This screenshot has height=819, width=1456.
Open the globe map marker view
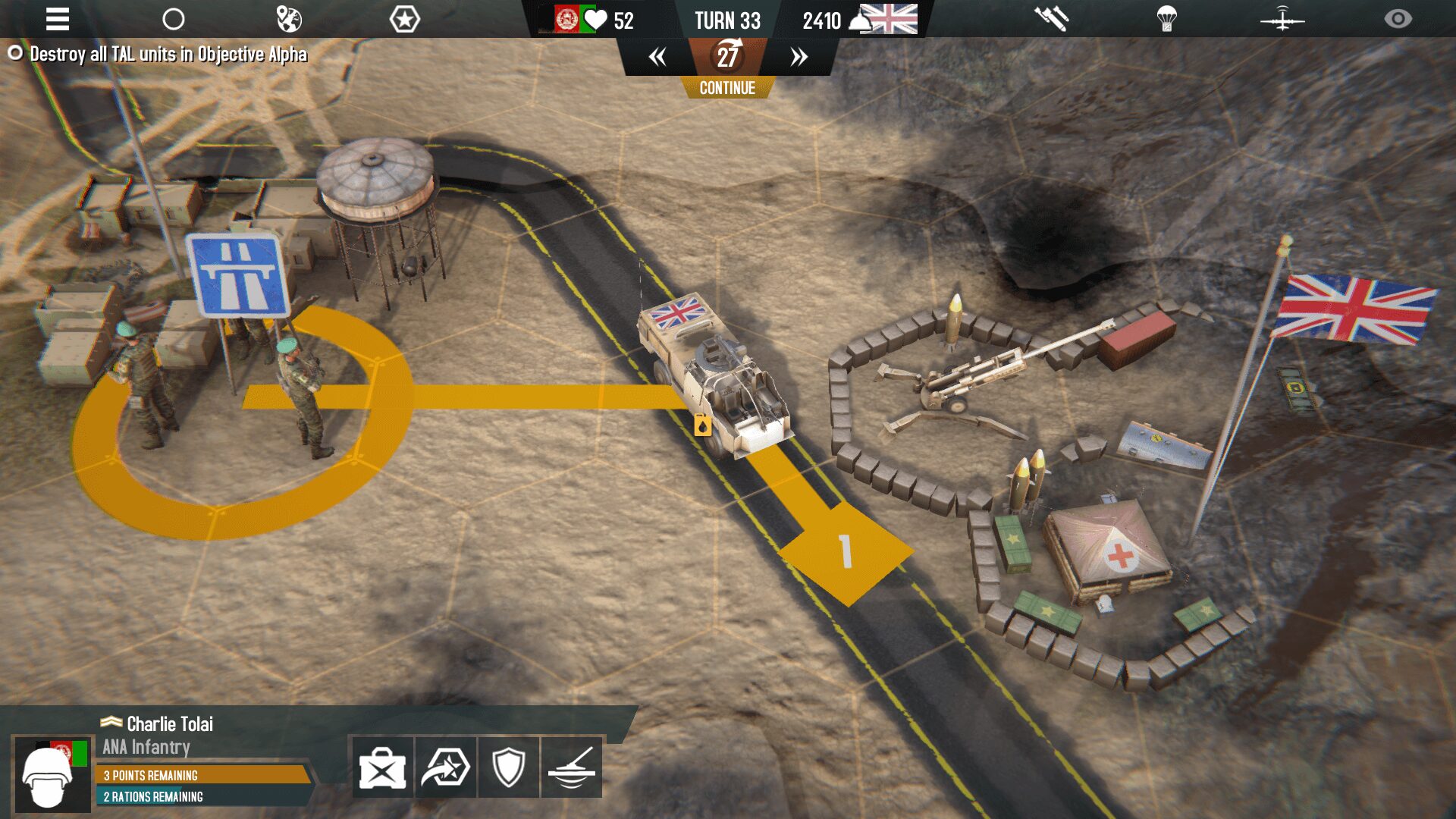[289, 19]
